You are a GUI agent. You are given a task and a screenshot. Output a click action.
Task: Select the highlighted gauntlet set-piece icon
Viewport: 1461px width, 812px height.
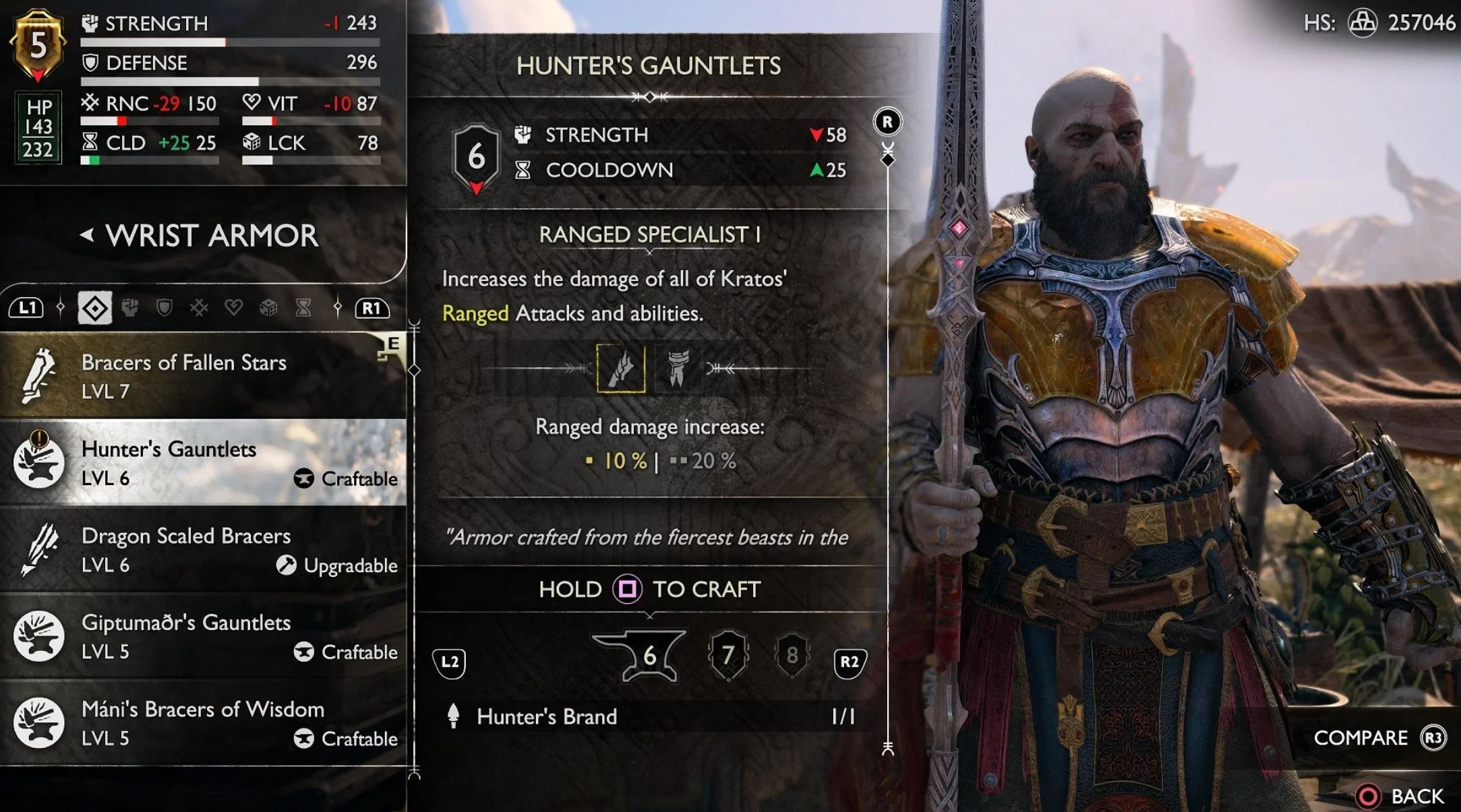coord(620,368)
